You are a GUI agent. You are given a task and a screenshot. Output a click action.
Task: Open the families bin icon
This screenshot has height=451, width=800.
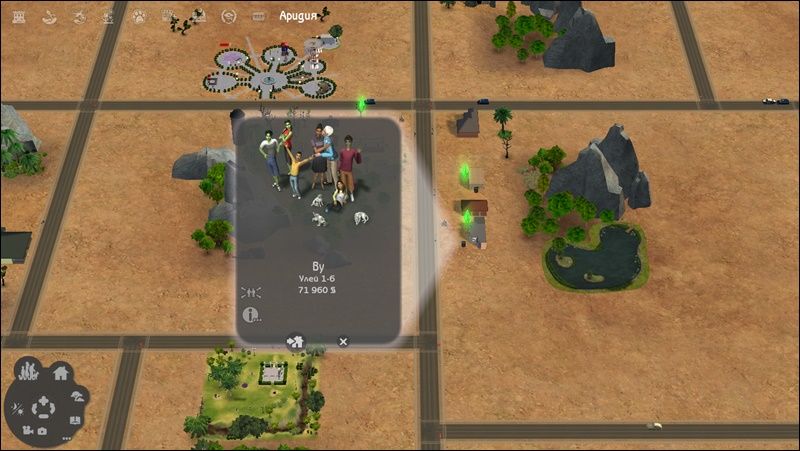(x=30, y=374)
